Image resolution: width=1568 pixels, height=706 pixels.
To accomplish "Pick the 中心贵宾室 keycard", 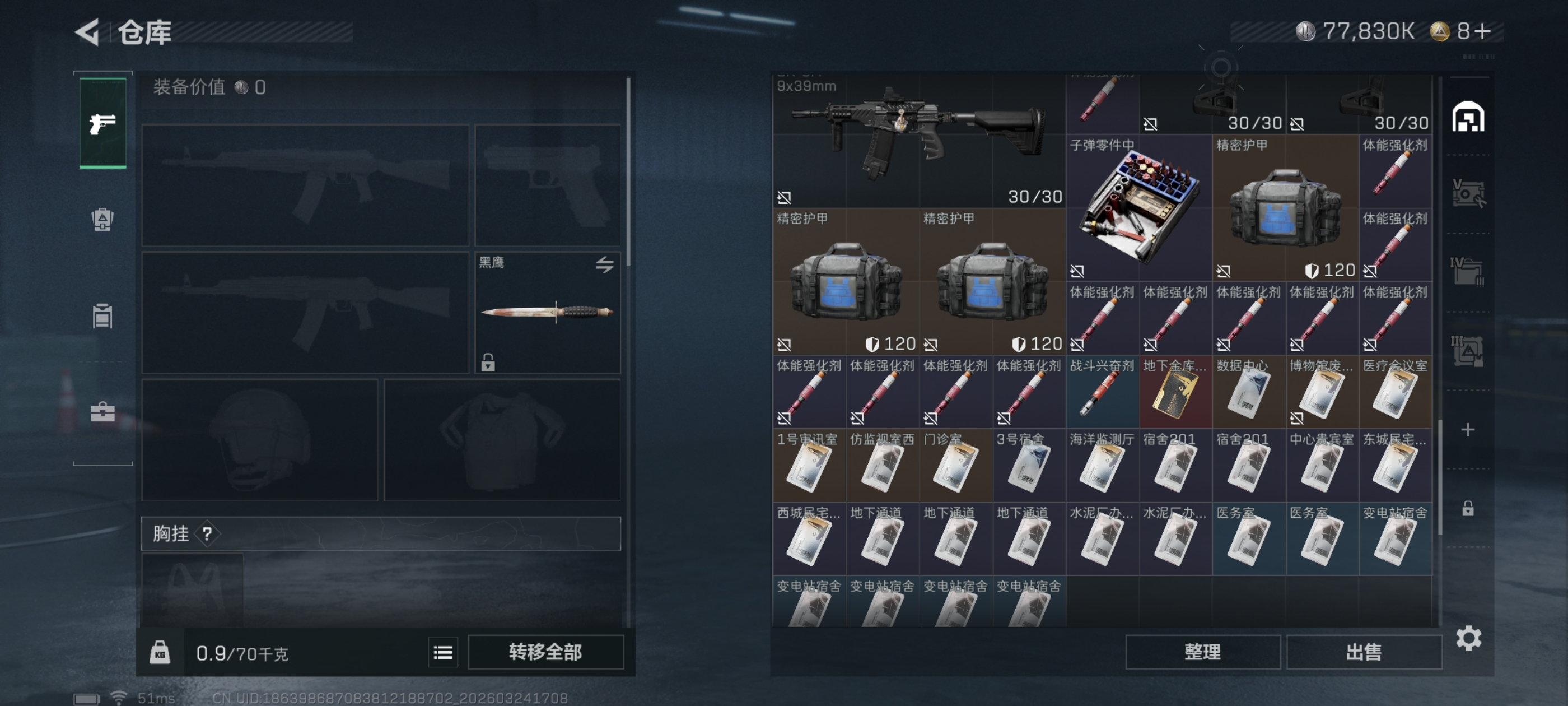I will pos(1322,467).
